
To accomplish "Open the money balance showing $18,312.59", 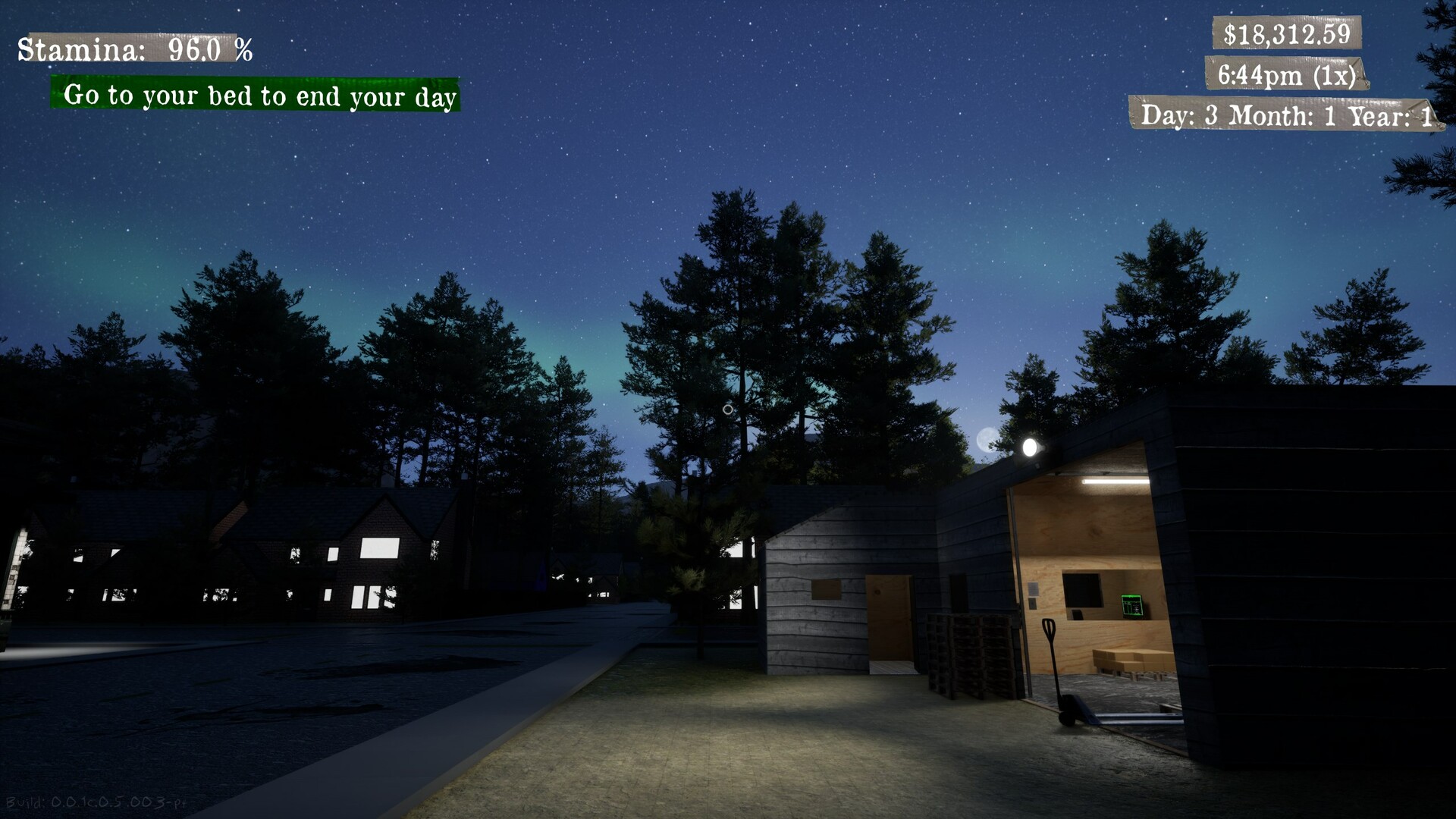I will (x=1288, y=33).
